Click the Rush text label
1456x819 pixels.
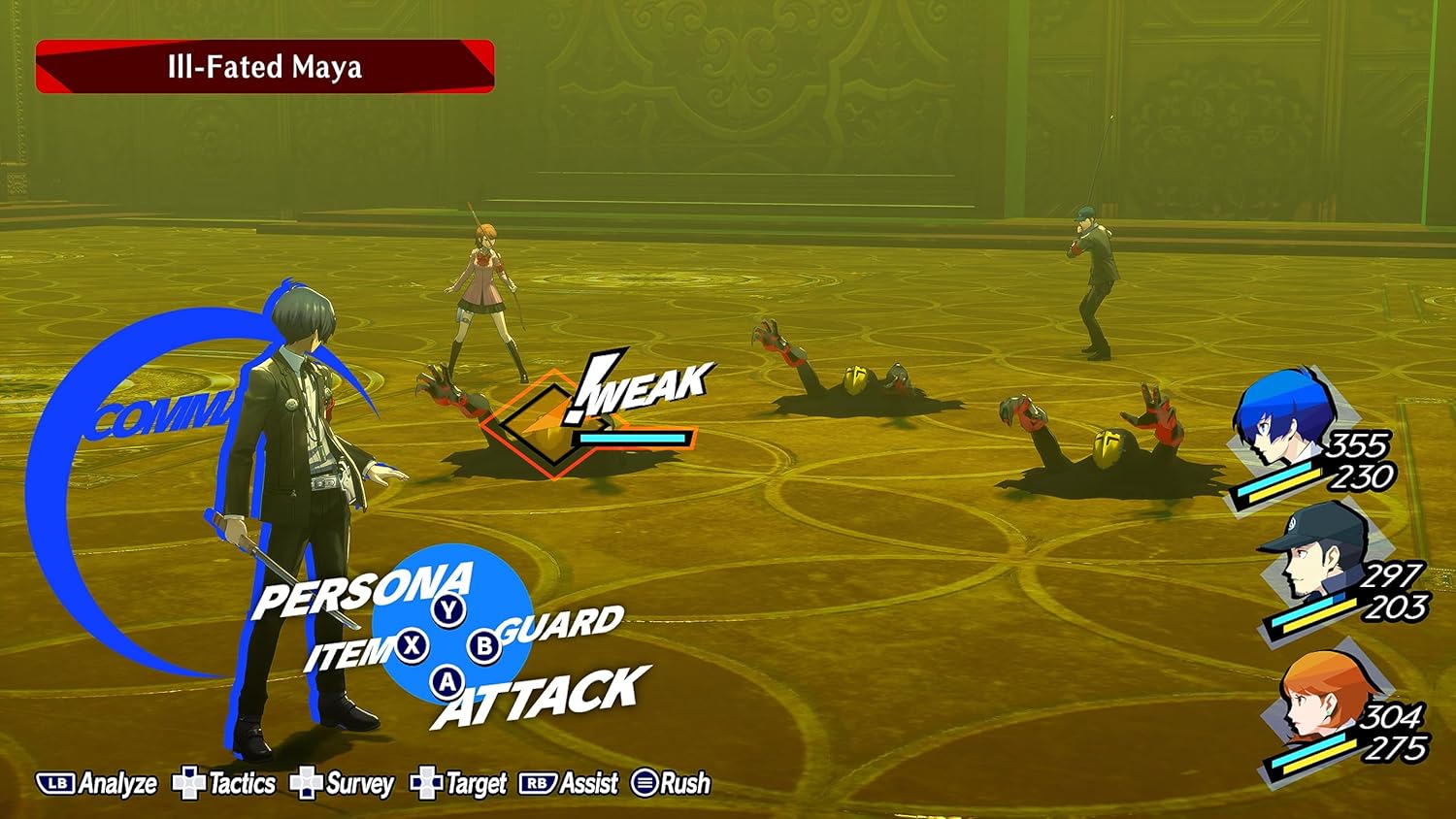click(x=684, y=783)
